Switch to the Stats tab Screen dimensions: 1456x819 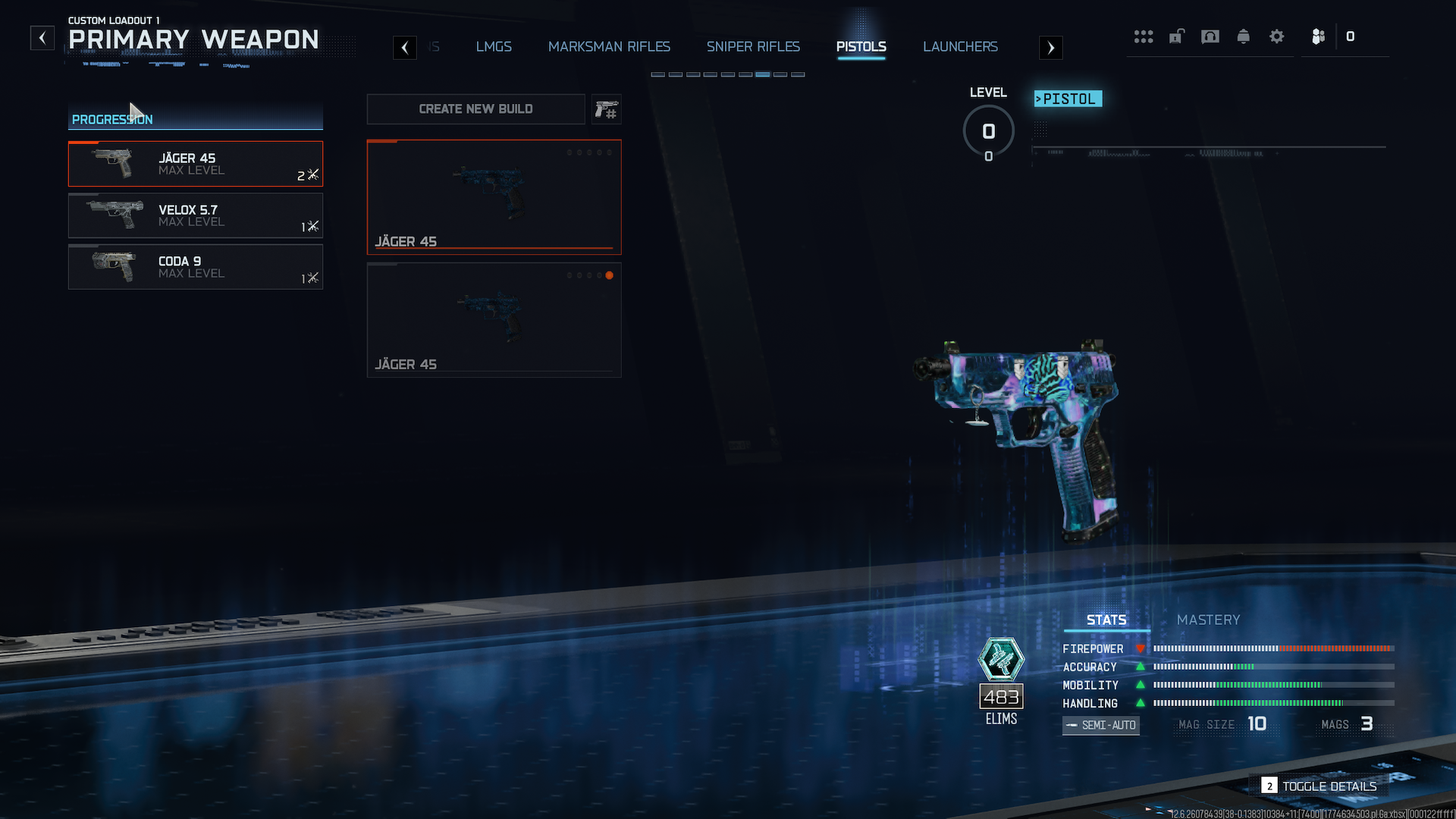[1106, 620]
